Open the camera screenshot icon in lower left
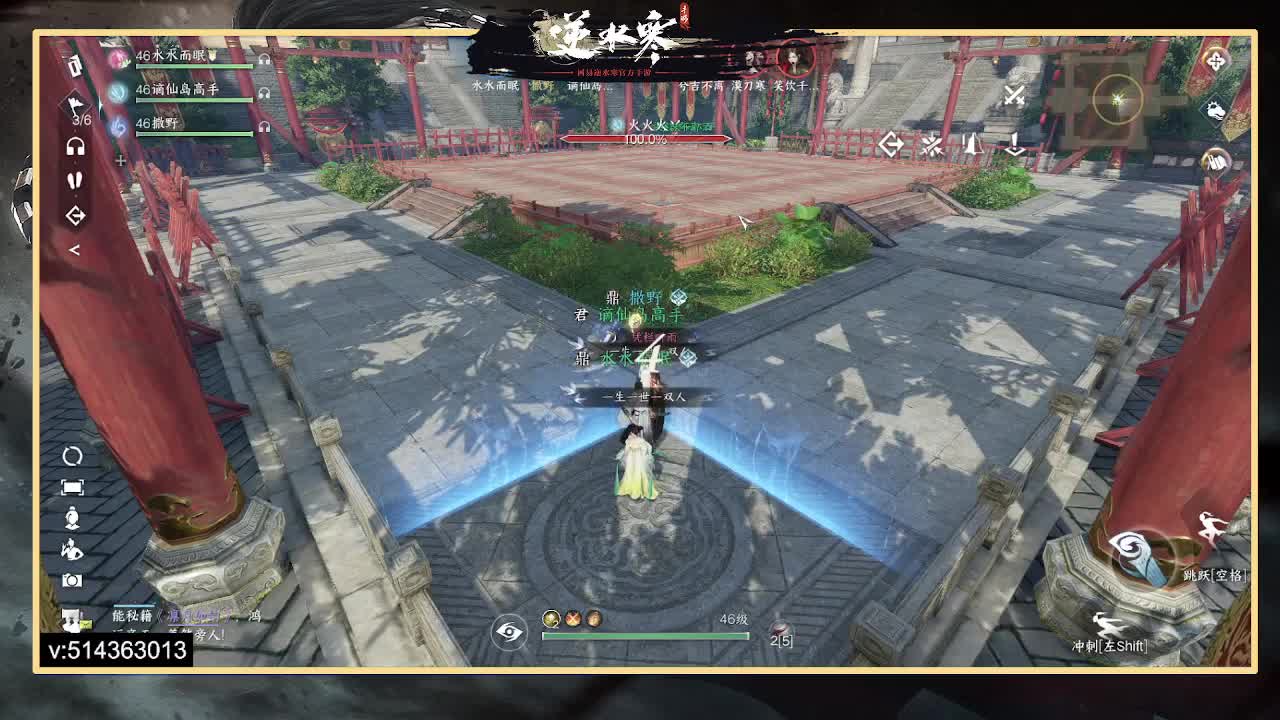Image resolution: width=1280 pixels, height=720 pixels. (73, 582)
